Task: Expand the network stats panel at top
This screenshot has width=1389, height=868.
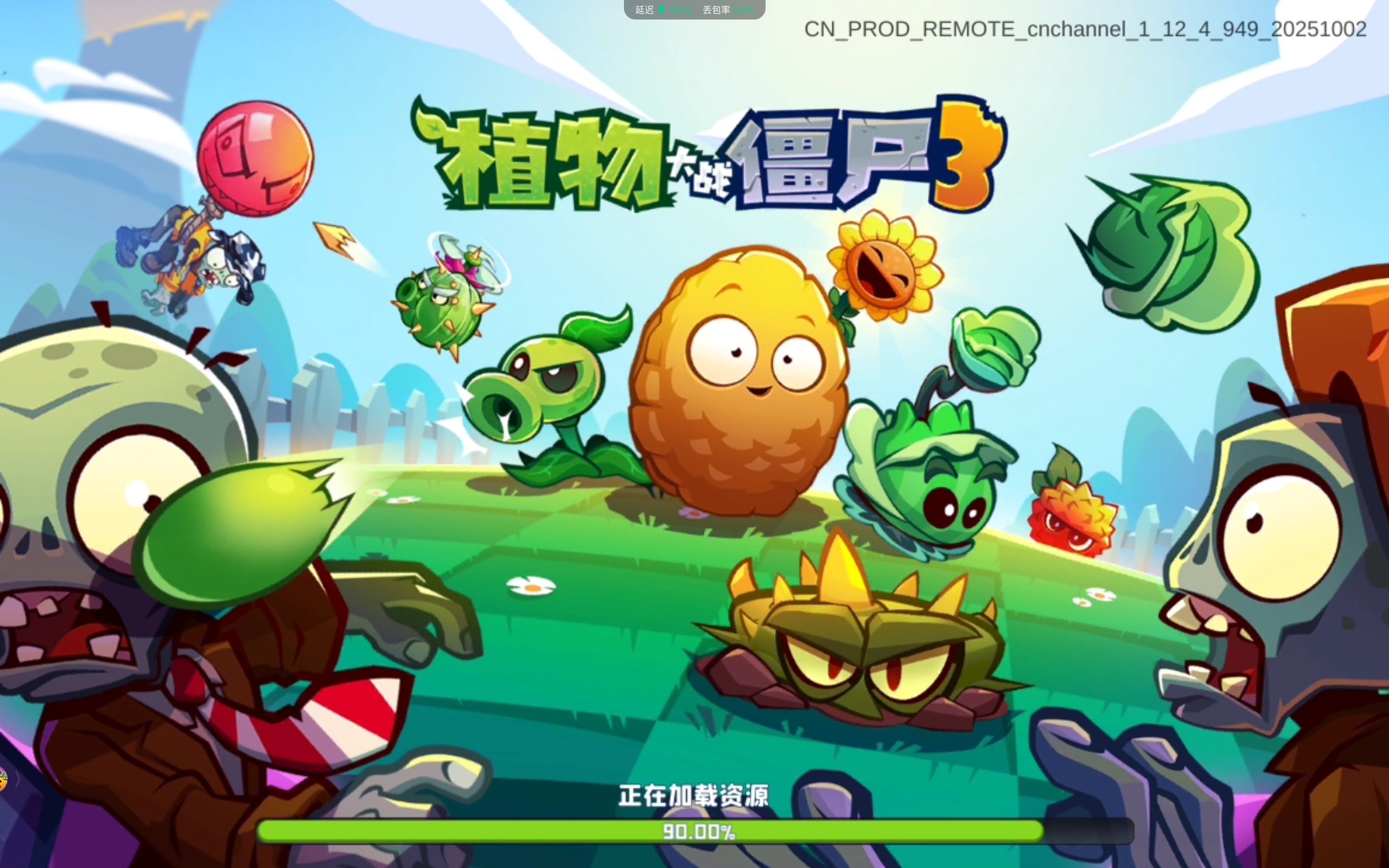Action: [693, 9]
